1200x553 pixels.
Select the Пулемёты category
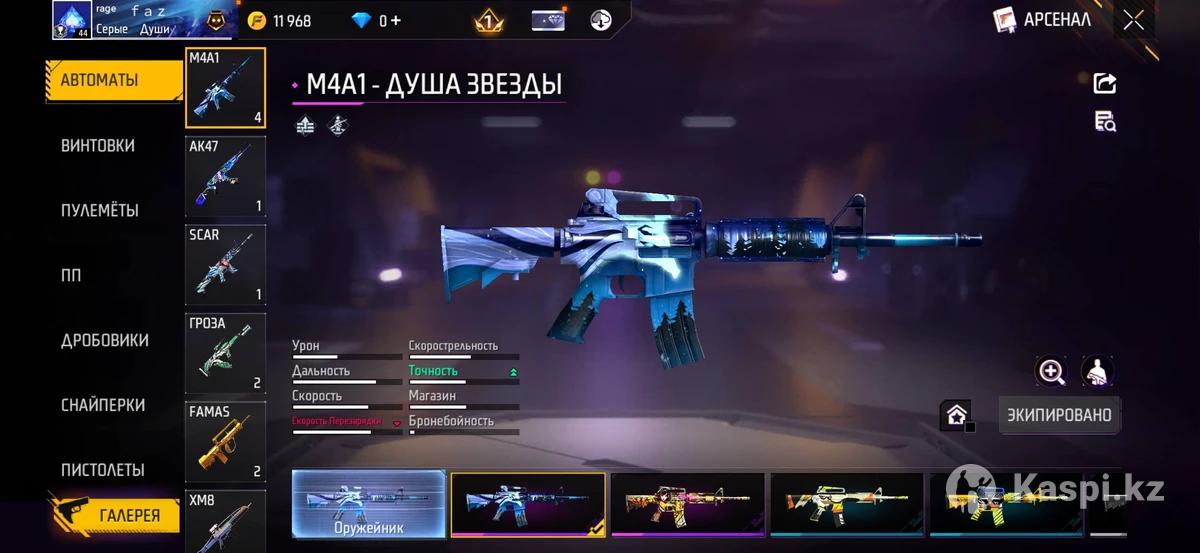tap(100, 210)
